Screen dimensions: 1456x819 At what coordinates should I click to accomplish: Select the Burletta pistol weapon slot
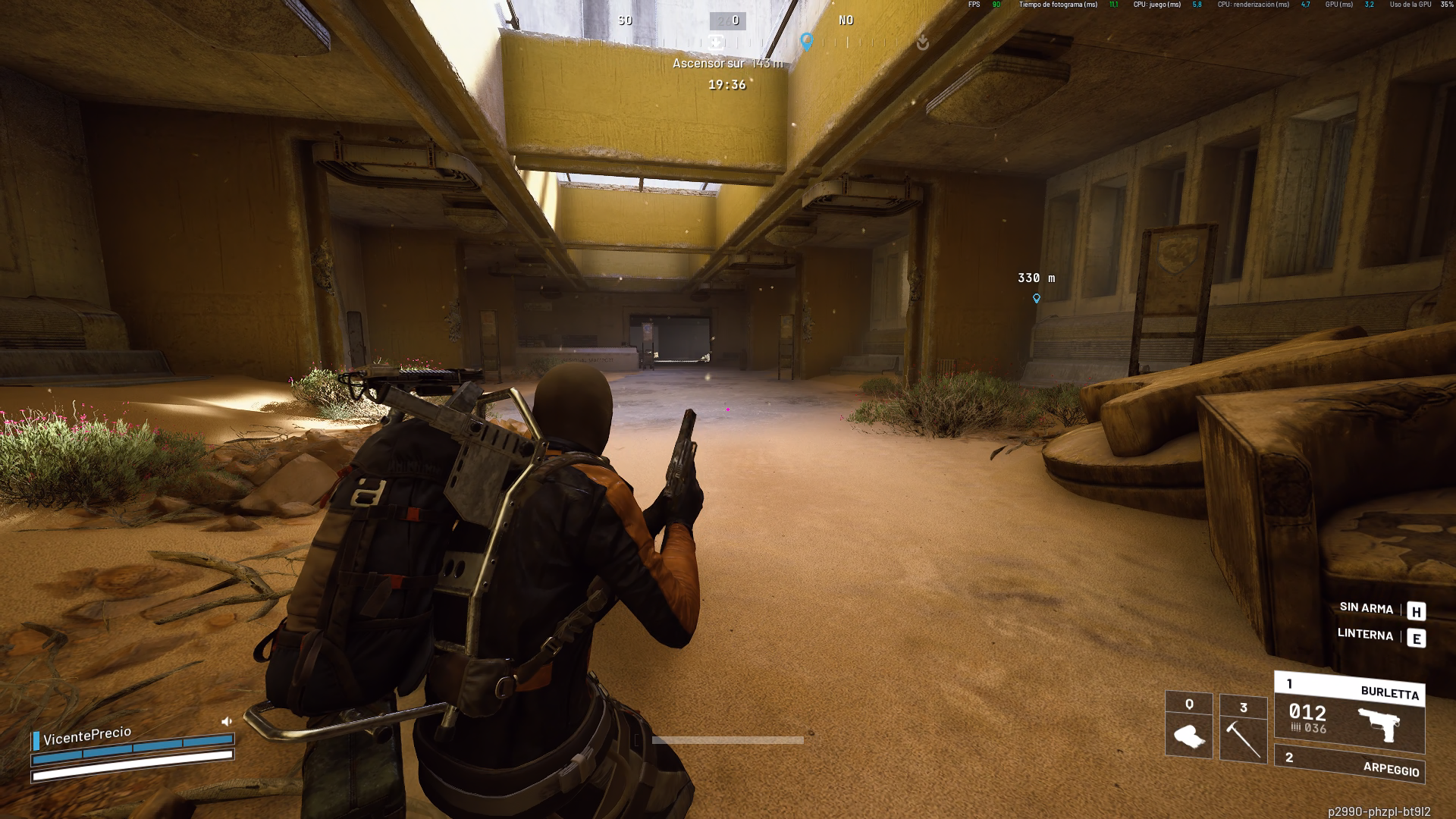click(1349, 713)
